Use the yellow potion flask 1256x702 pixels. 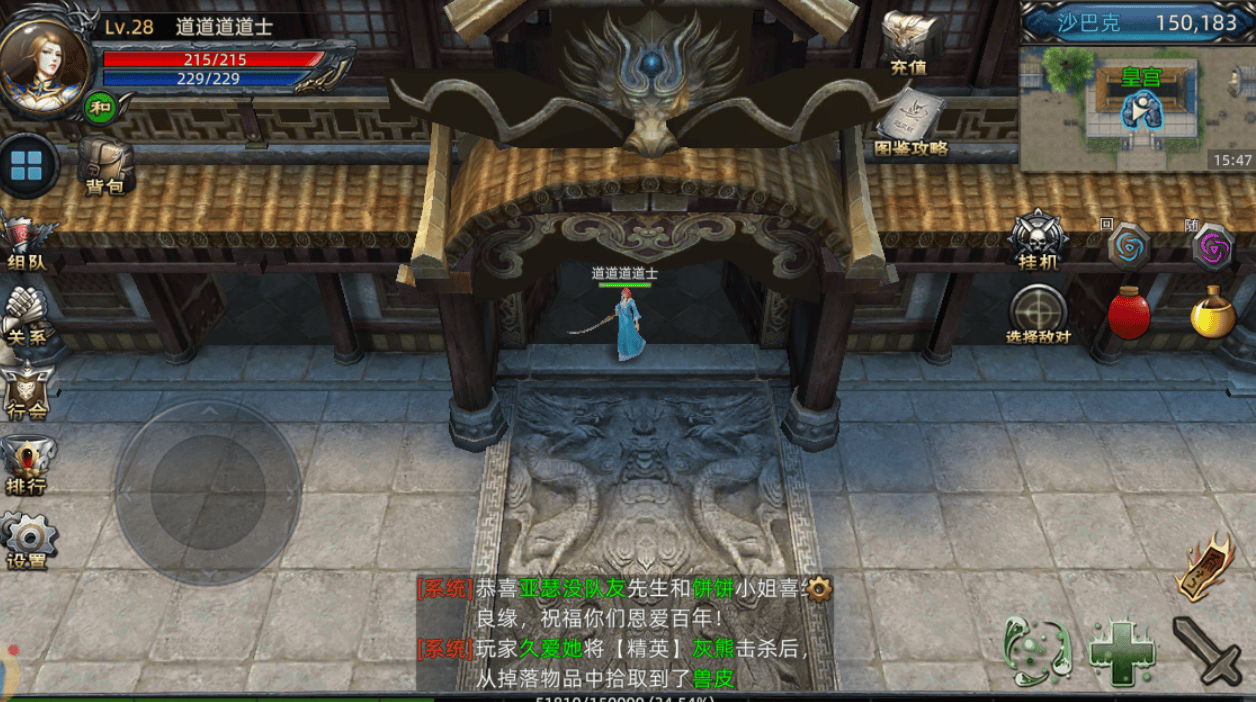tap(1212, 312)
